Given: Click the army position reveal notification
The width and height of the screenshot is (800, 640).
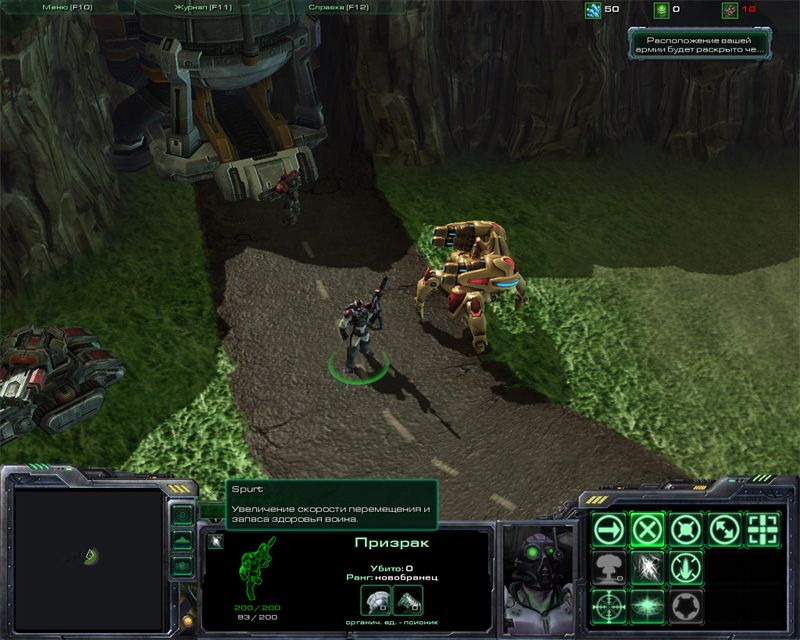Looking at the screenshot, I should click(701, 43).
